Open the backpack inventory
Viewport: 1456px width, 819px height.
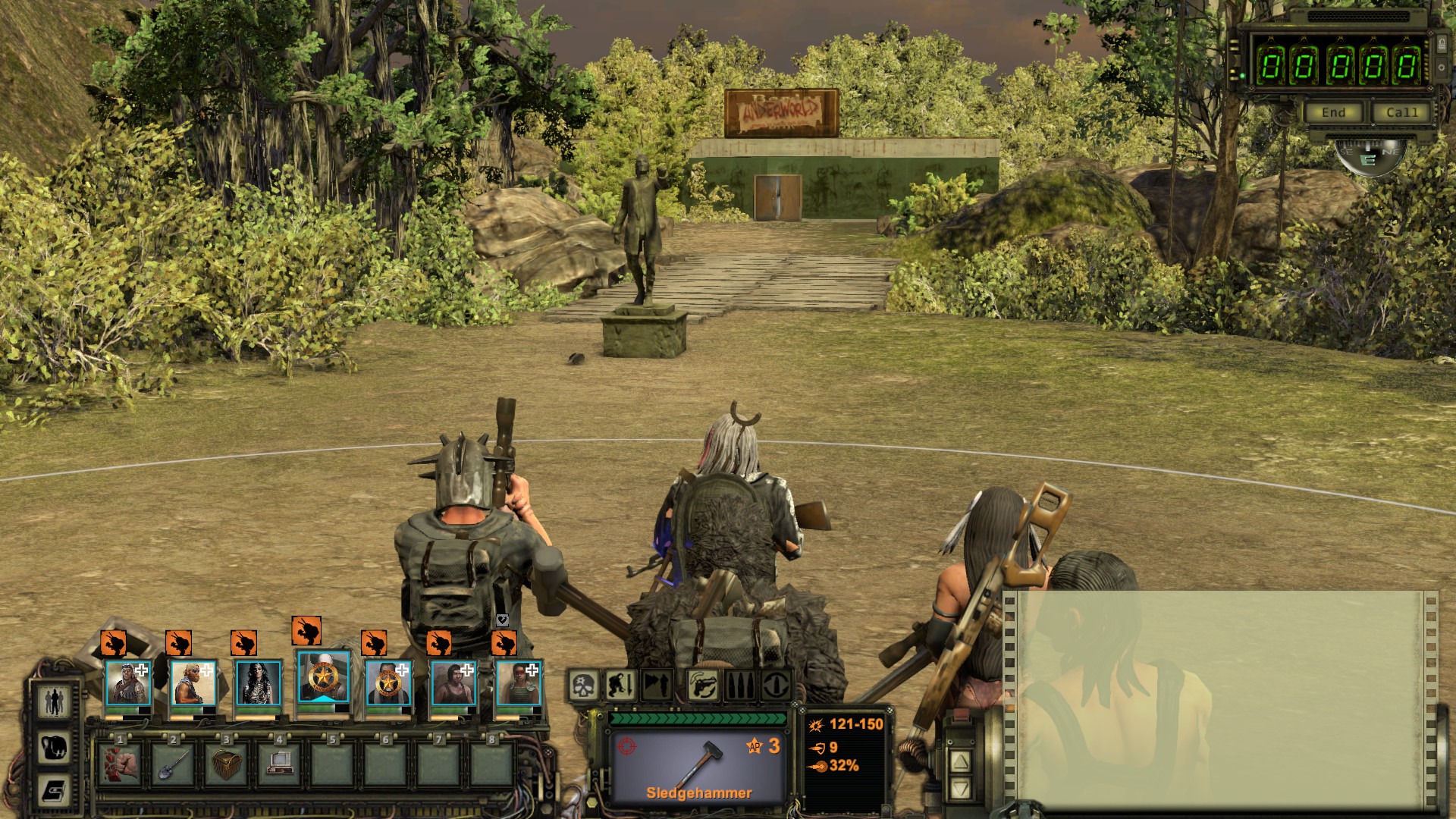click(55, 747)
